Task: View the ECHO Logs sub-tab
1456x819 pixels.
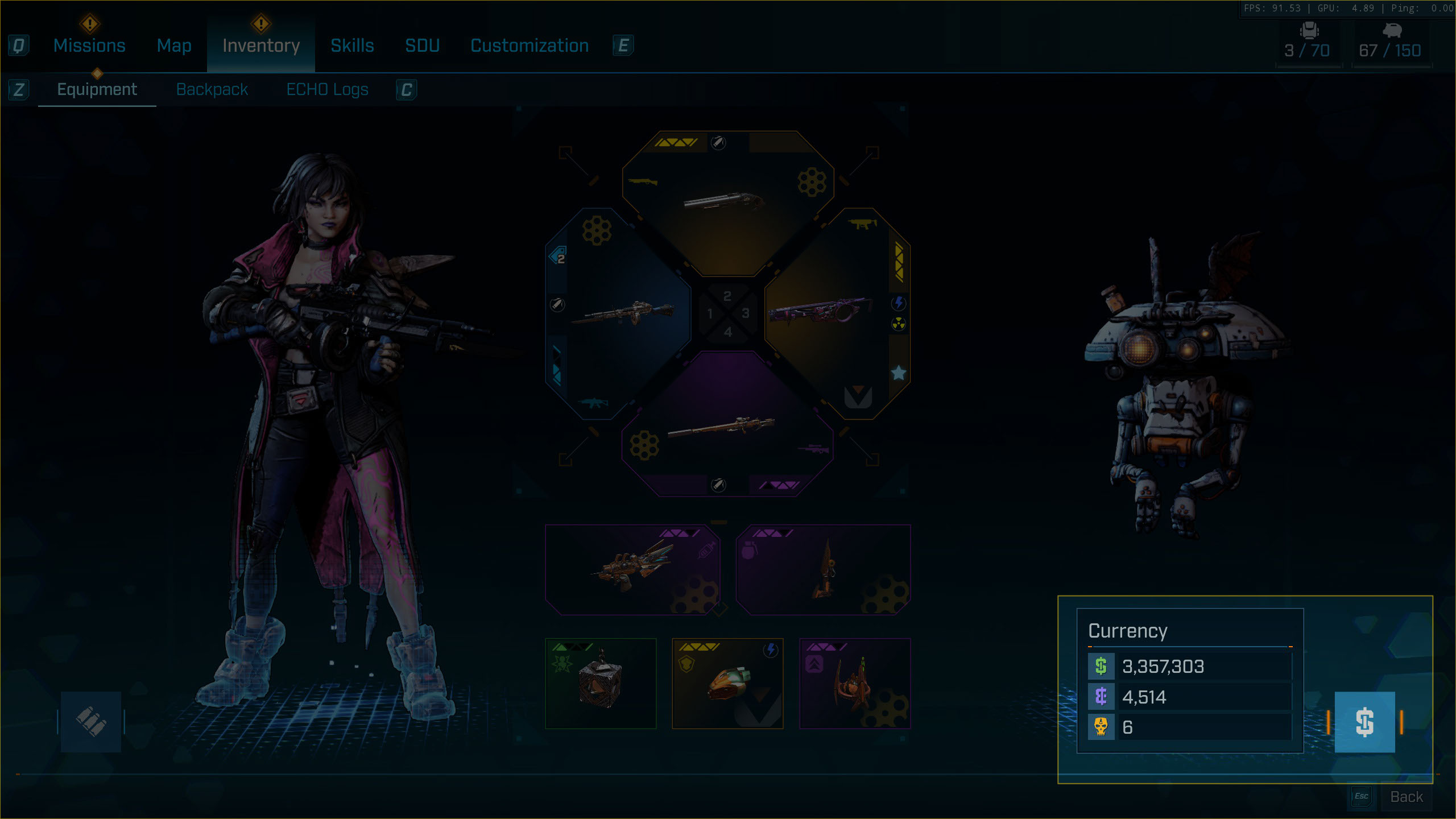Action: pyautogui.click(x=327, y=89)
